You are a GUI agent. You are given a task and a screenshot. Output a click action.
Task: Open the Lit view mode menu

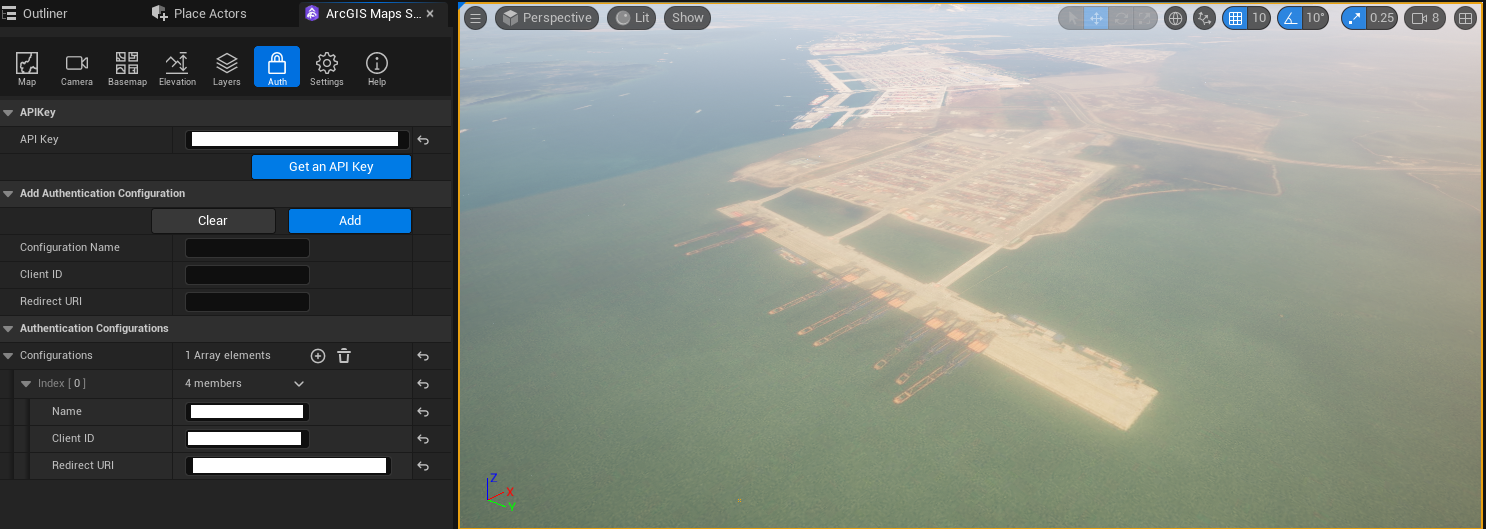point(632,18)
